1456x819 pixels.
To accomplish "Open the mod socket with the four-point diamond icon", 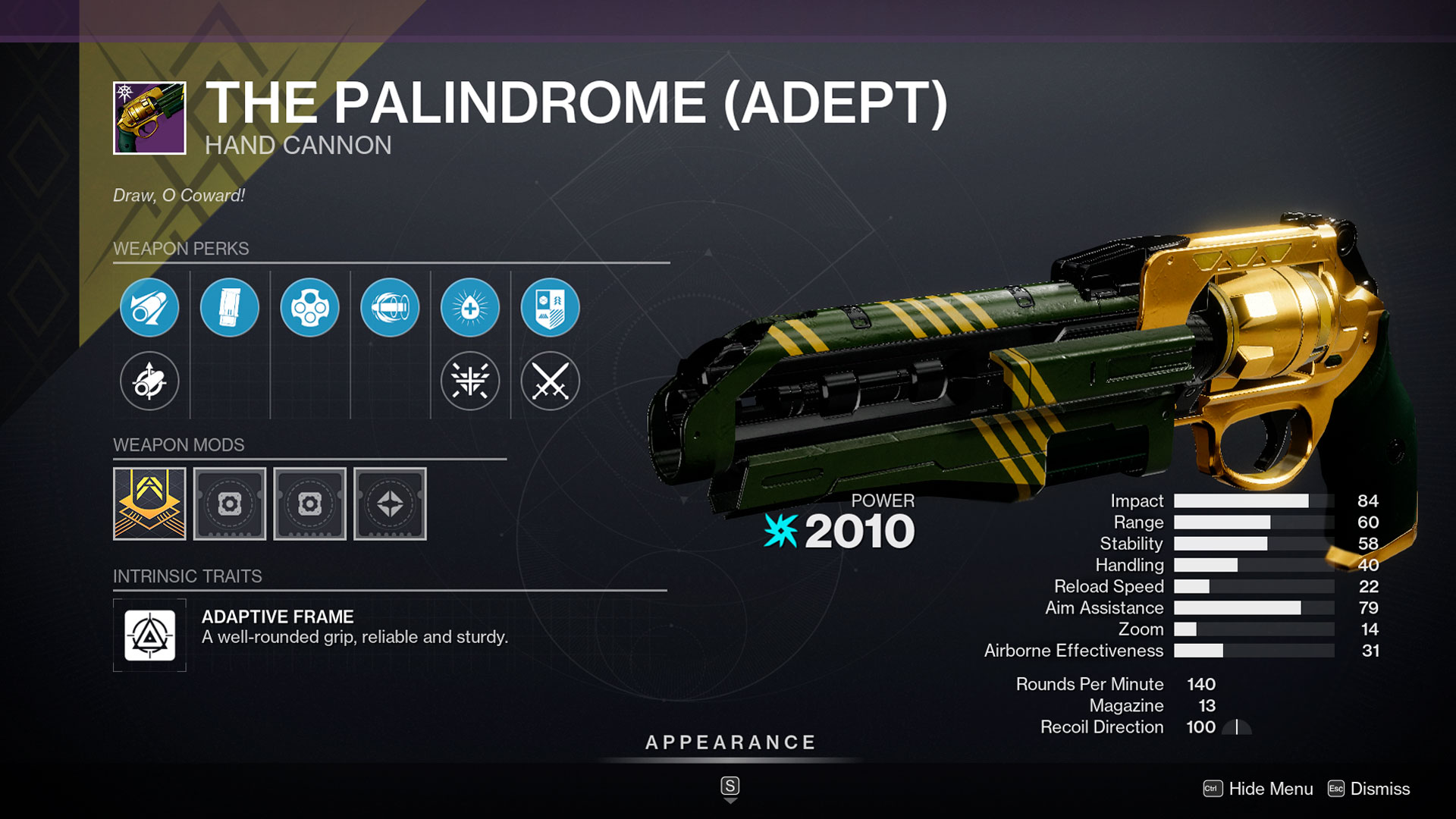I will coord(390,504).
